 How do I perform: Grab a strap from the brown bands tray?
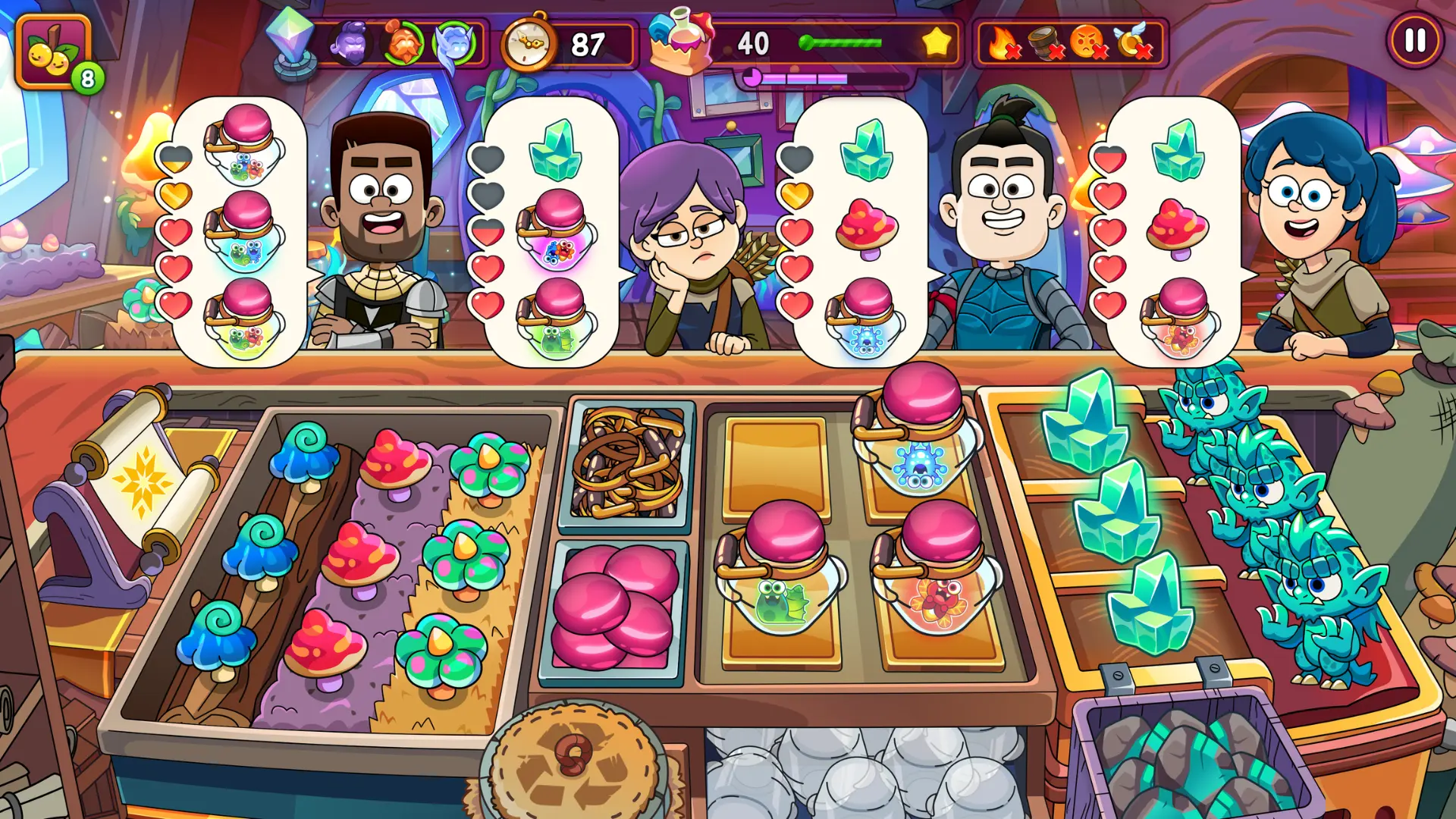(x=628, y=462)
